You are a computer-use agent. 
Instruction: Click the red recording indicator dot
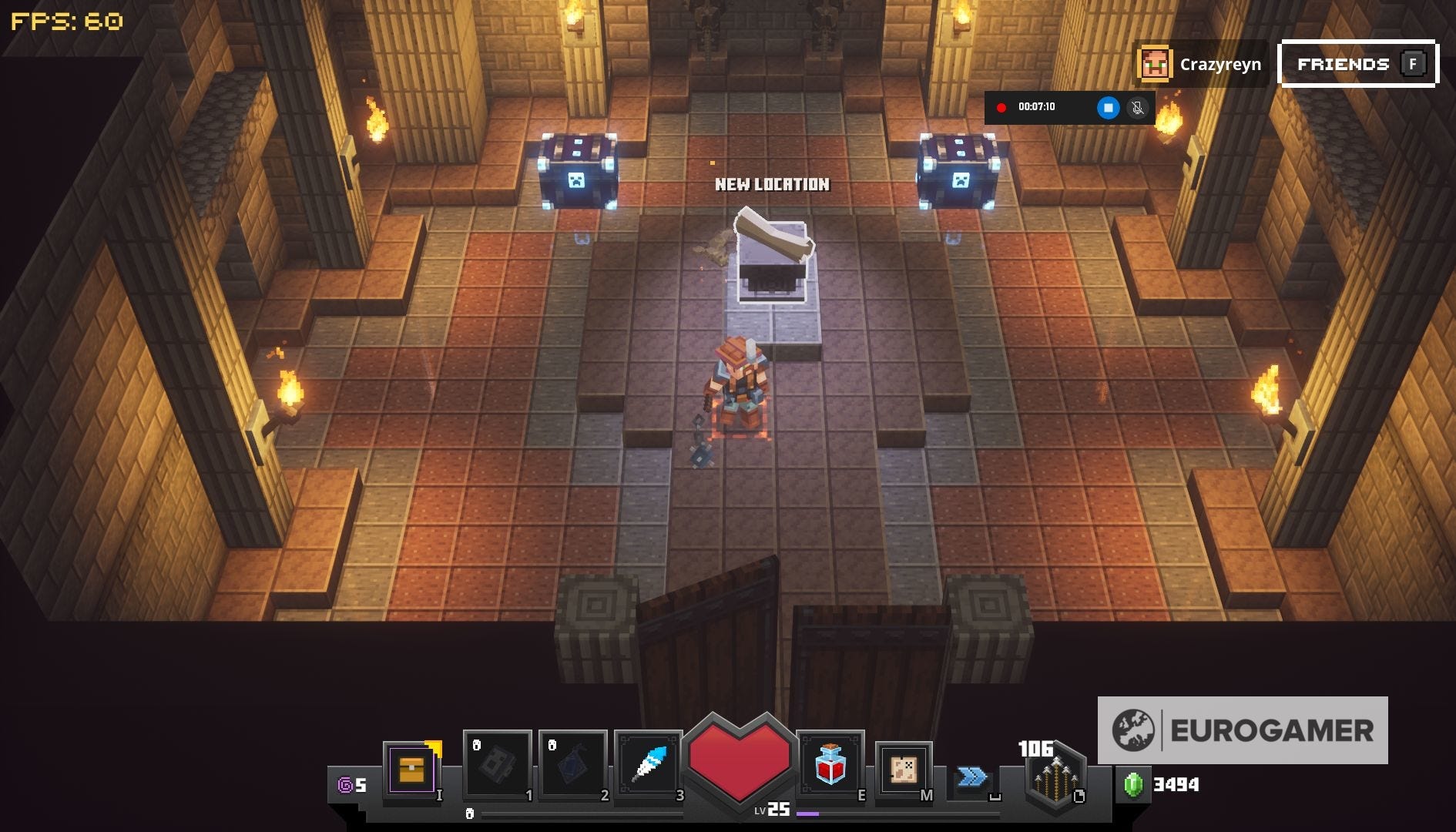pos(1001,108)
